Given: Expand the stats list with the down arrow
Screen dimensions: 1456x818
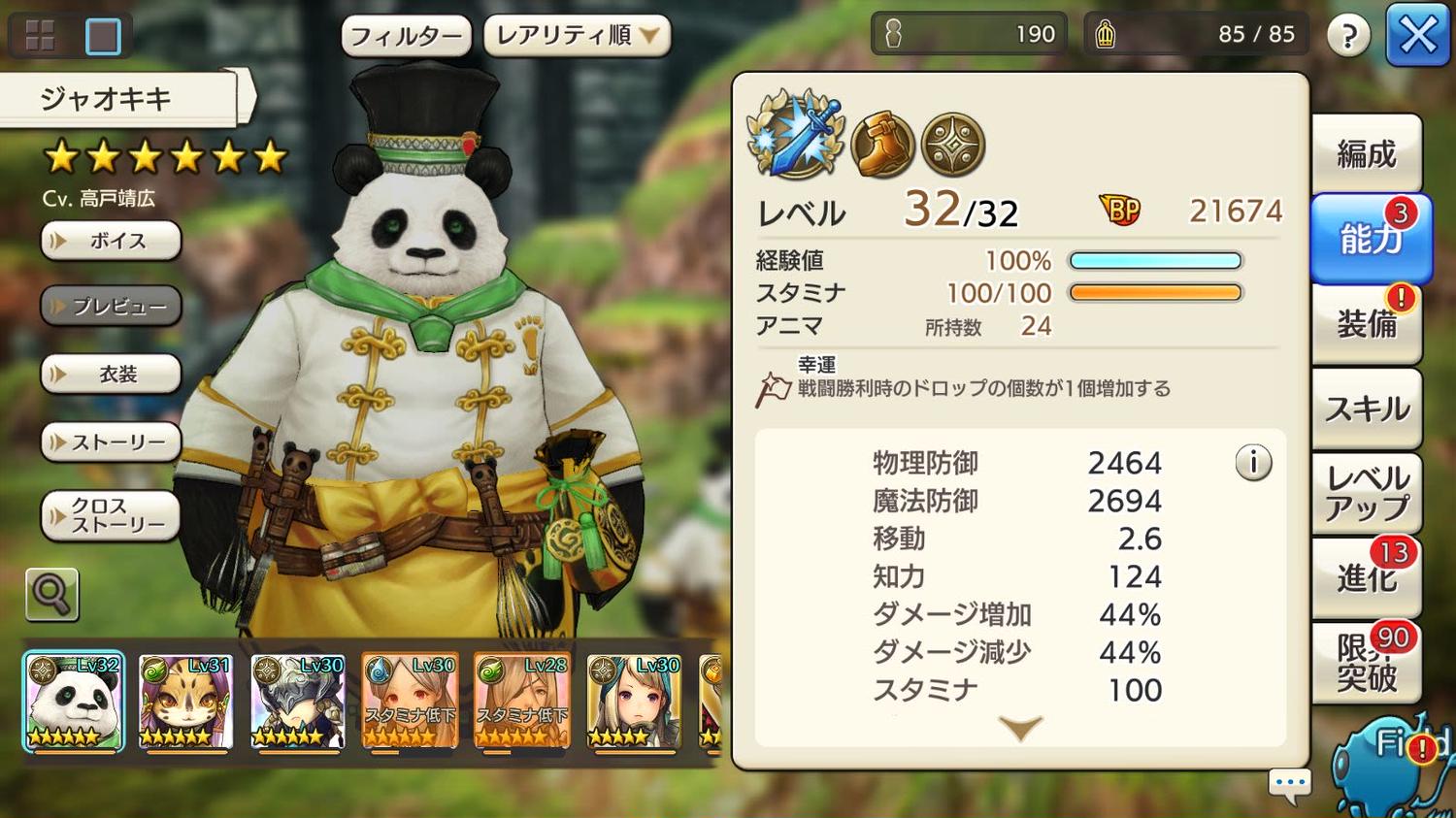Looking at the screenshot, I should pyautogui.click(x=1020, y=729).
